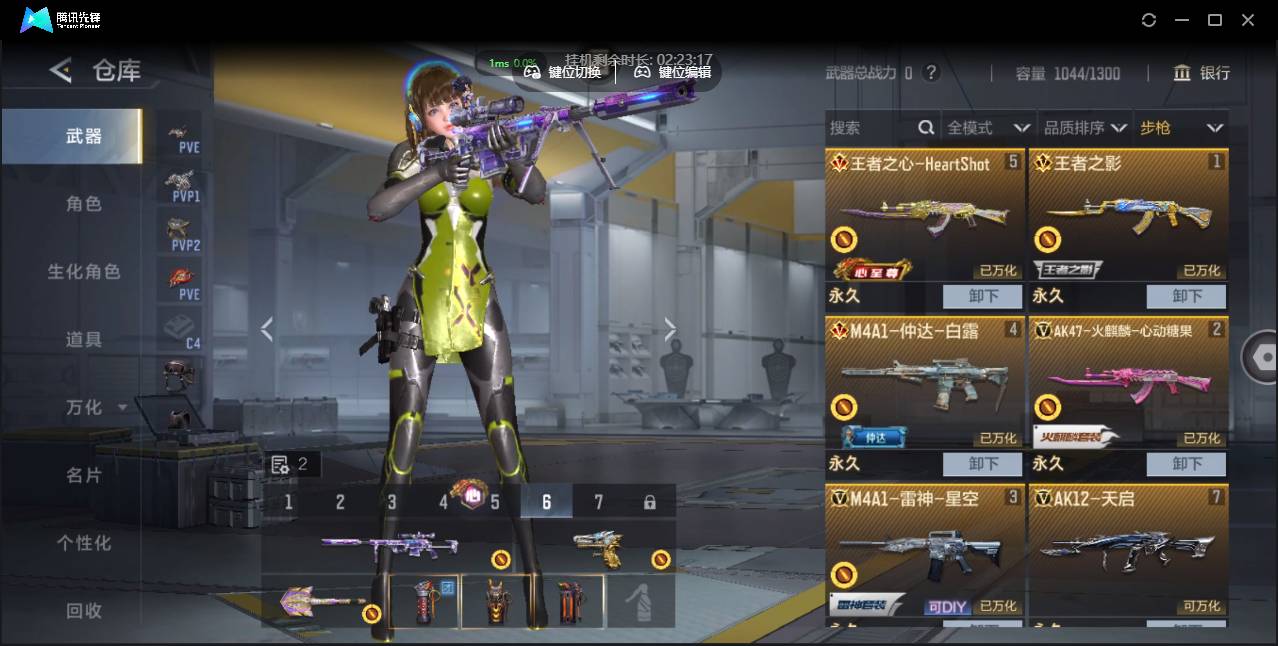
Task: Expand the 全模式 mode filter dropdown
Action: 988,128
